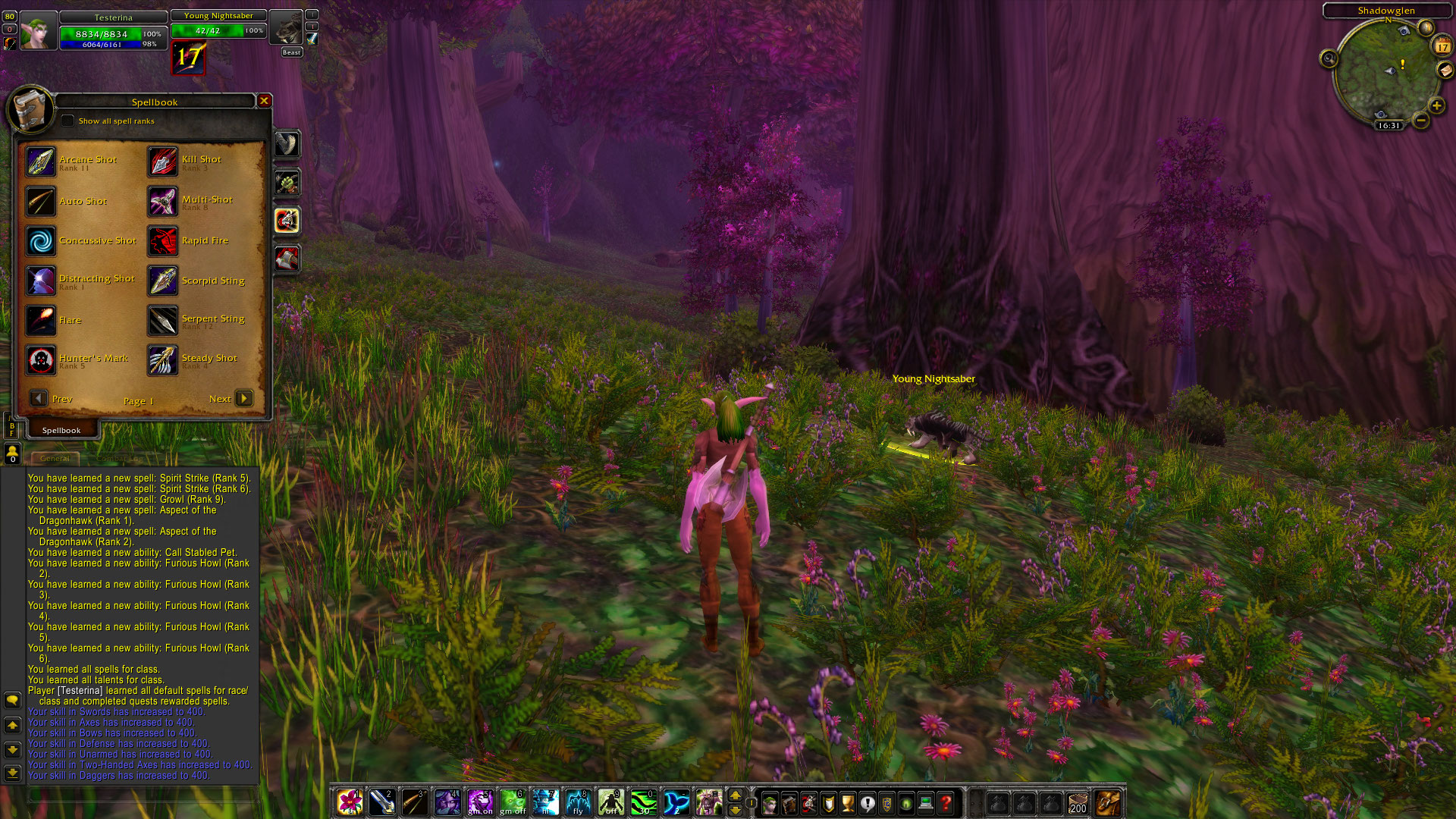This screenshot has width=1456, height=819.
Task: Click Next to view spellbook page 2
Action: [243, 397]
